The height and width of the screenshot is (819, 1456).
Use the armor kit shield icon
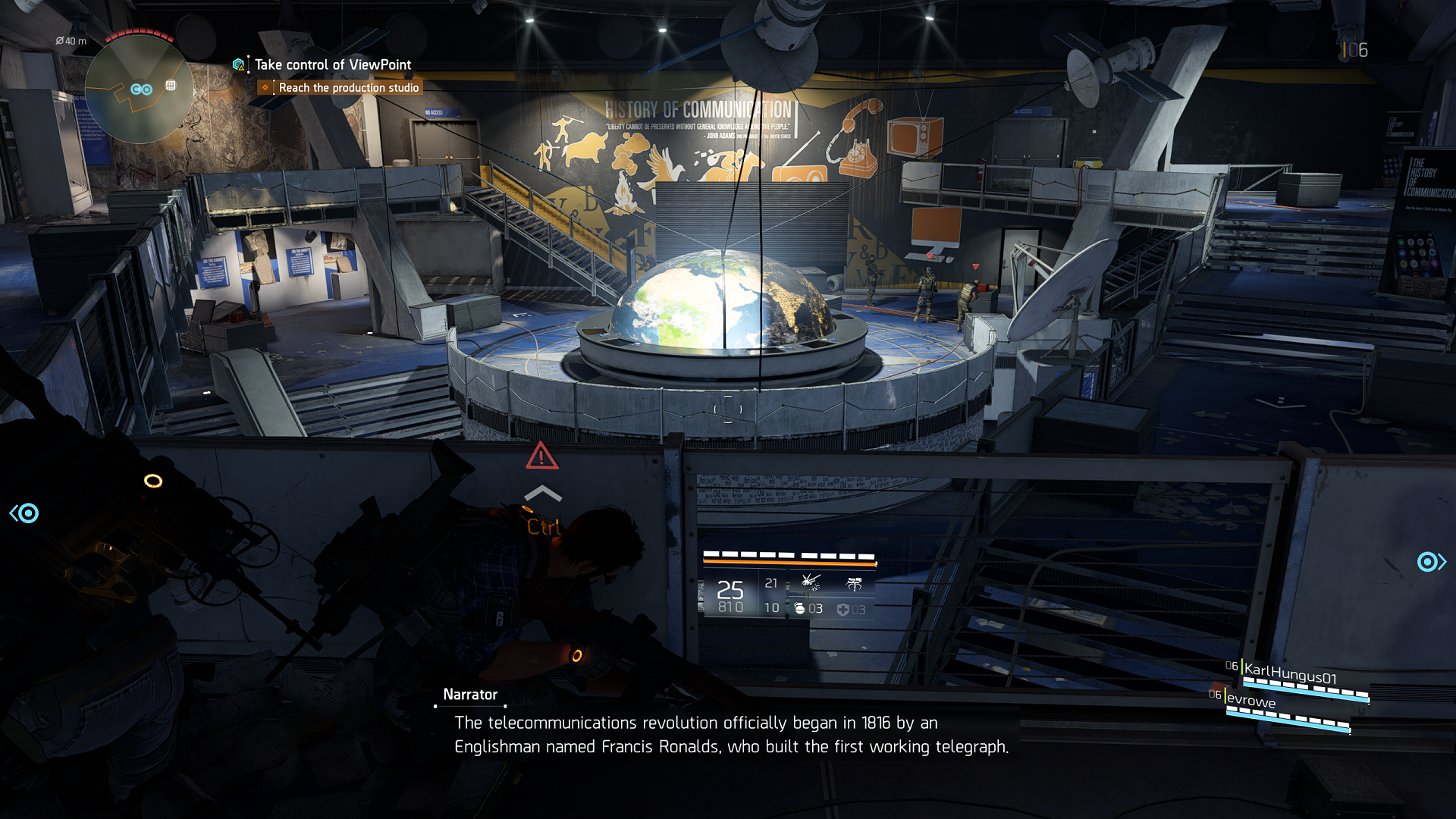click(843, 610)
